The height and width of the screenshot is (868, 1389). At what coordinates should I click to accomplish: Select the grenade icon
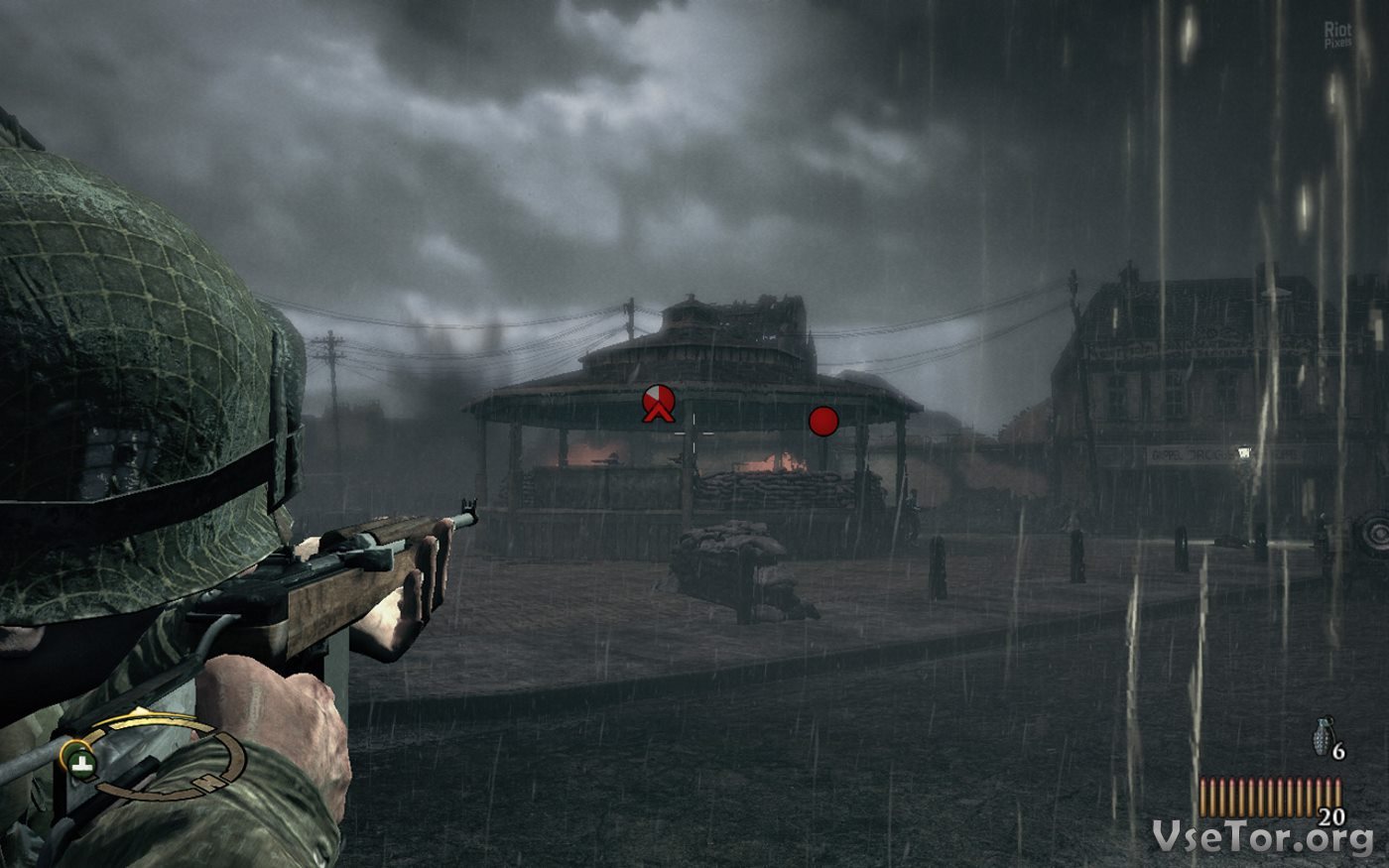(x=1323, y=738)
